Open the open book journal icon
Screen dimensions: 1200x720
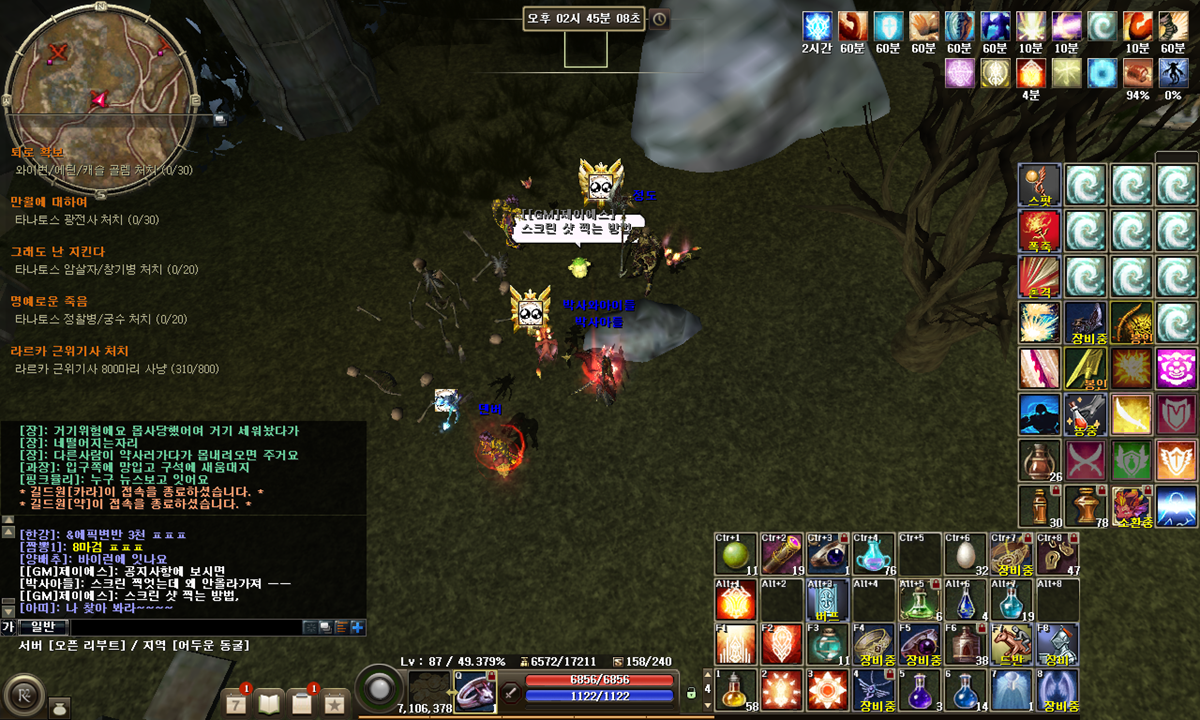(x=269, y=704)
